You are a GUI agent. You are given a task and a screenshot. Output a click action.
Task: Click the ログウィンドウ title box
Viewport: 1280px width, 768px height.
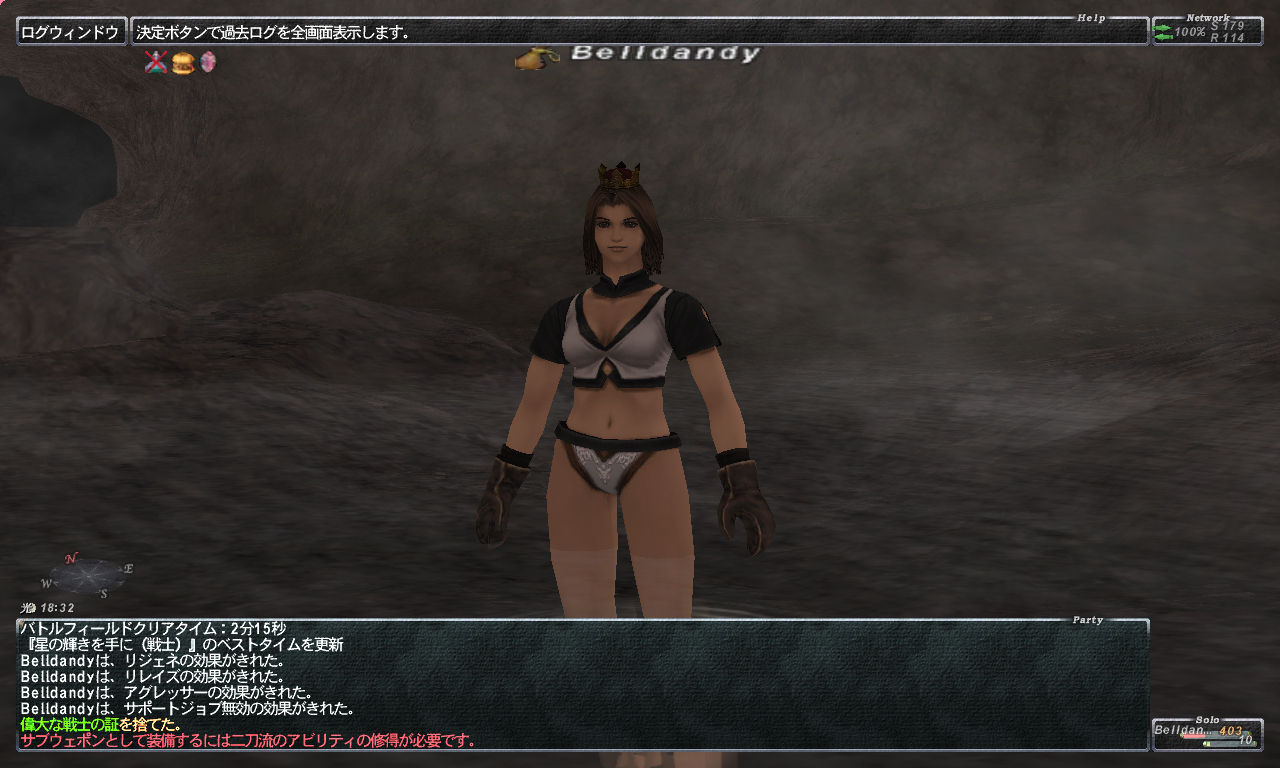72,32
